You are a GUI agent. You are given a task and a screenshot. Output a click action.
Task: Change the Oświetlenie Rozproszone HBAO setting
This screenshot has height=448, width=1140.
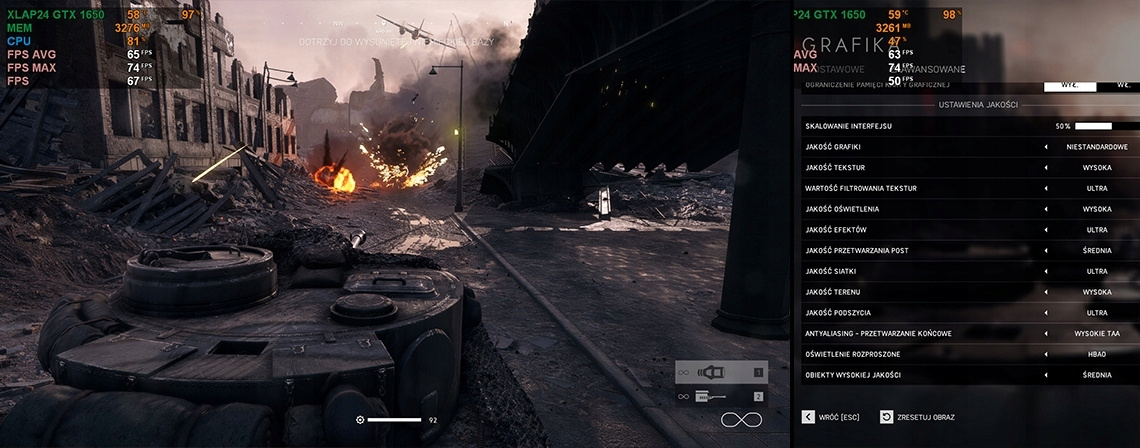click(1096, 354)
